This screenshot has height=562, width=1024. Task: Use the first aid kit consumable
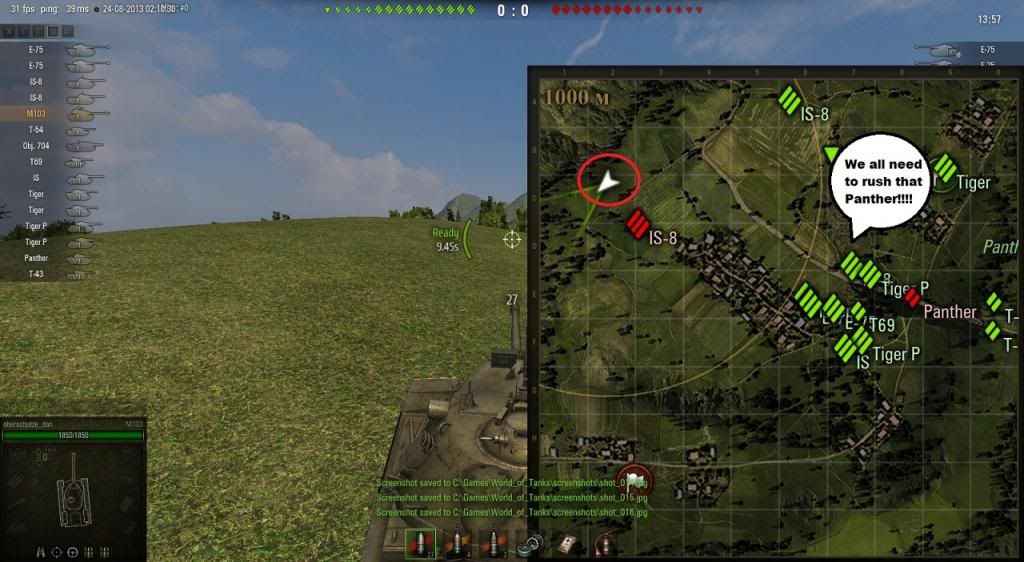[567, 544]
